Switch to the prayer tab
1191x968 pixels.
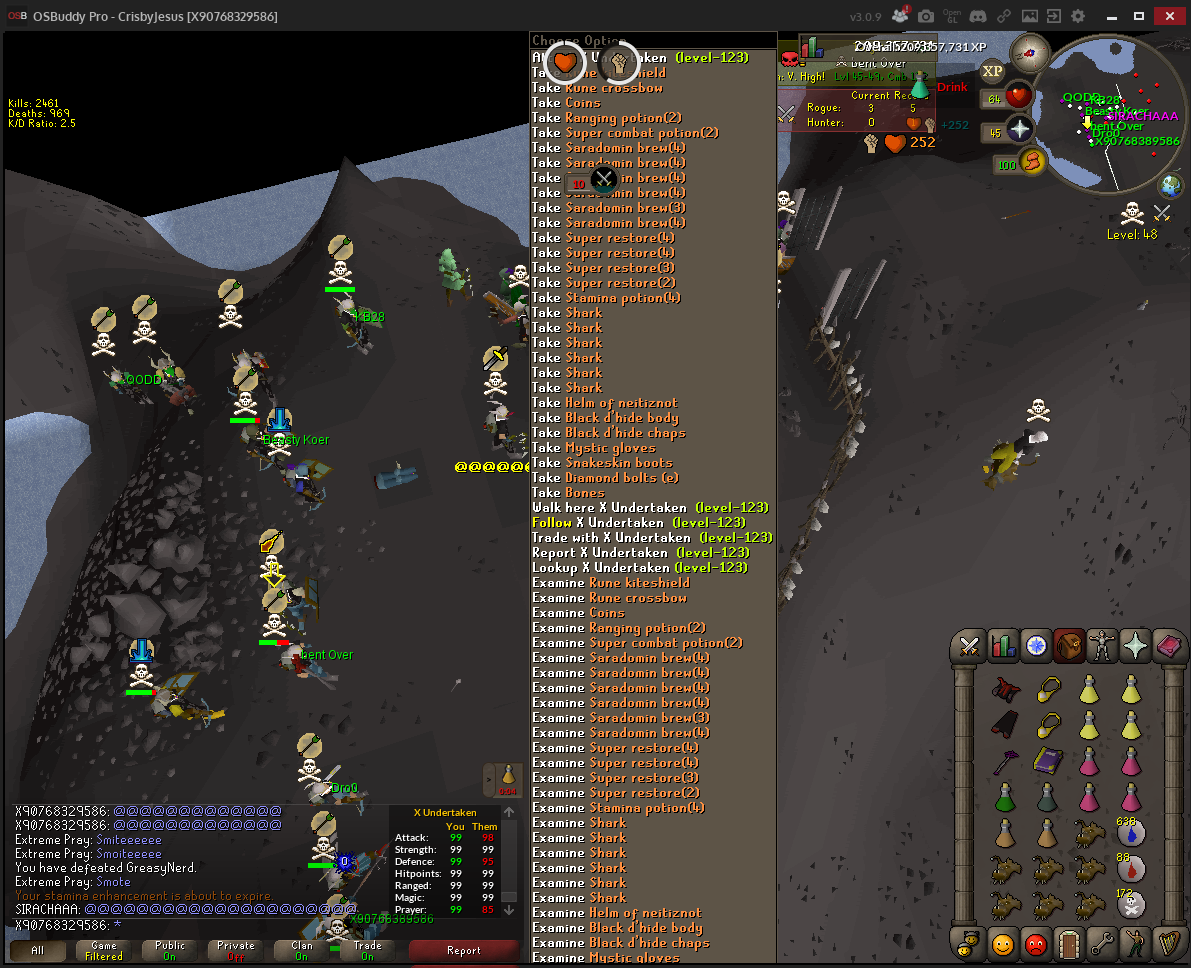[1135, 646]
